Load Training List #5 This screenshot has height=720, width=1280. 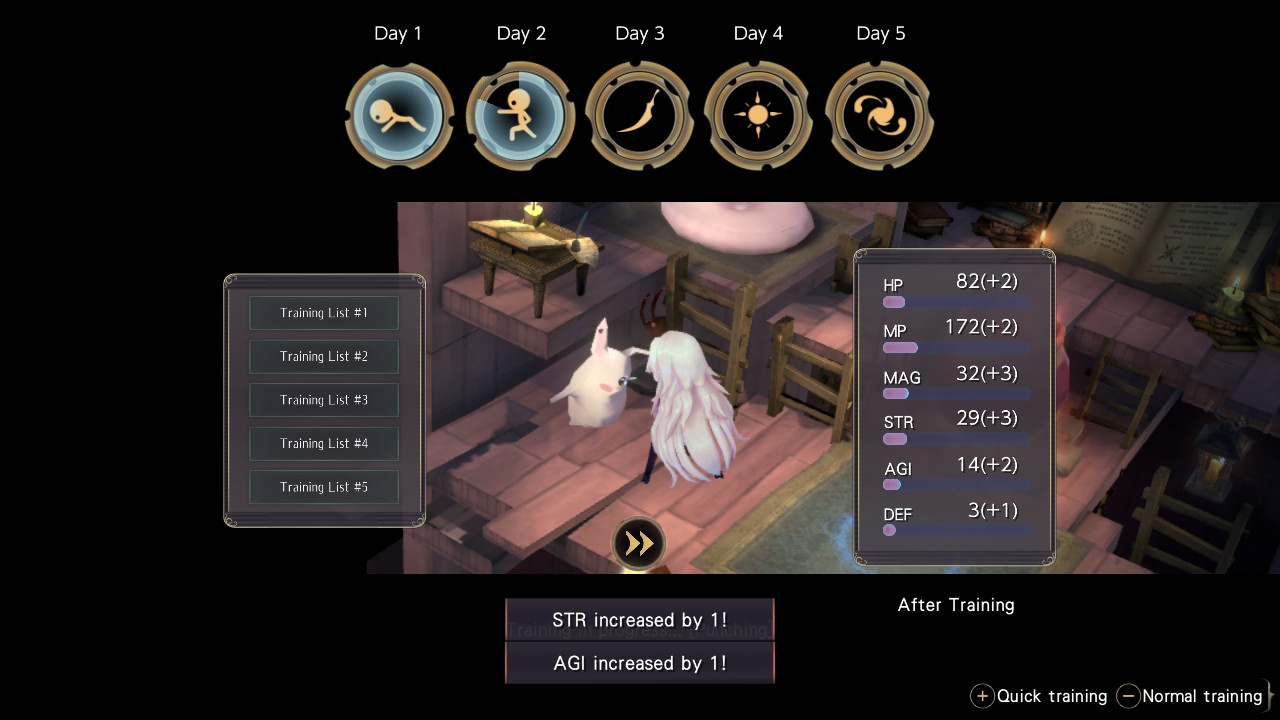coord(324,487)
